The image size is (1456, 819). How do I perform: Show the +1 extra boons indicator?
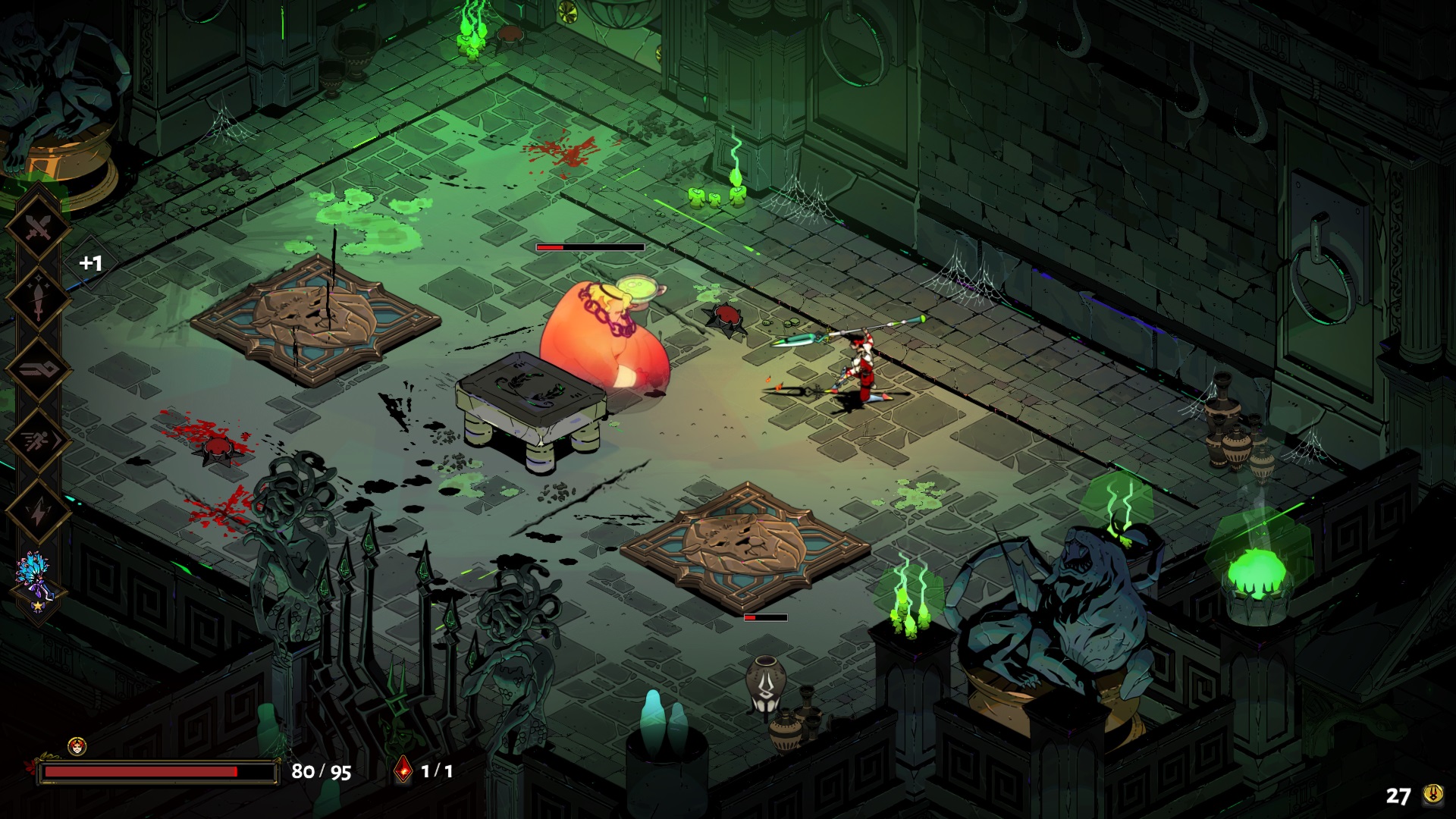91,263
